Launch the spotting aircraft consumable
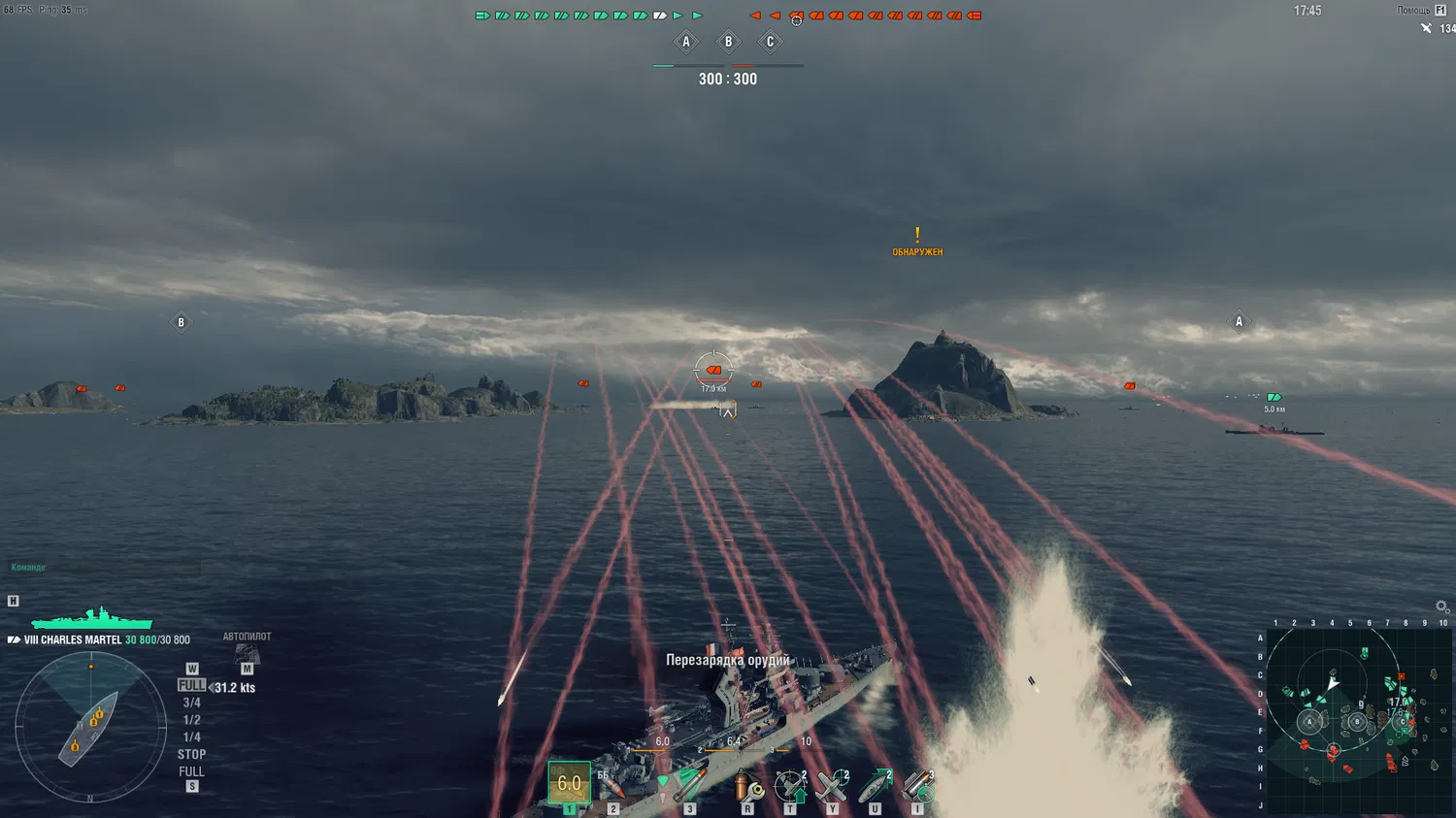The height and width of the screenshot is (818, 1456). (790, 786)
